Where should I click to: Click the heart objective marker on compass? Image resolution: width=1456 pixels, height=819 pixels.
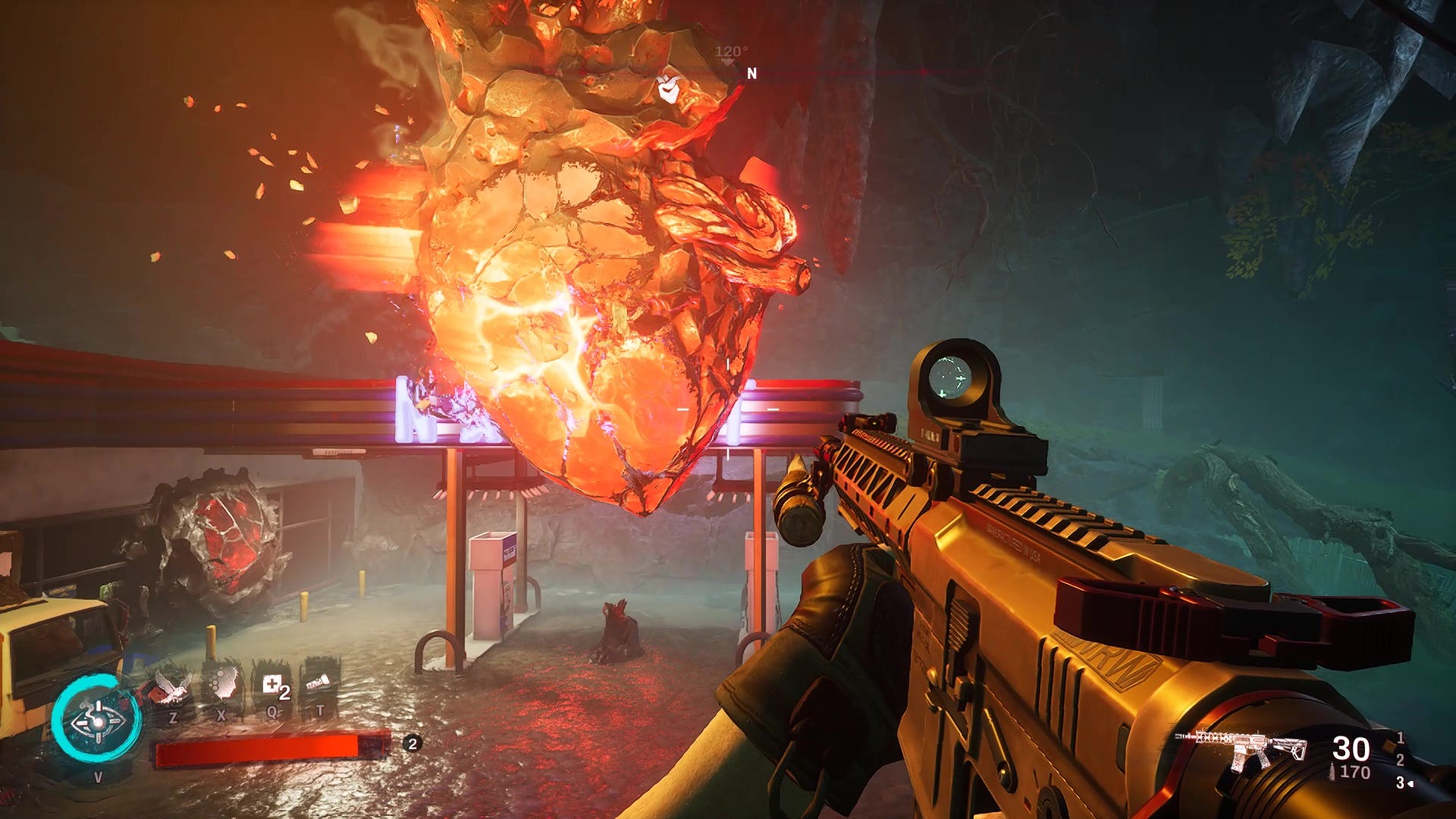pos(667,89)
